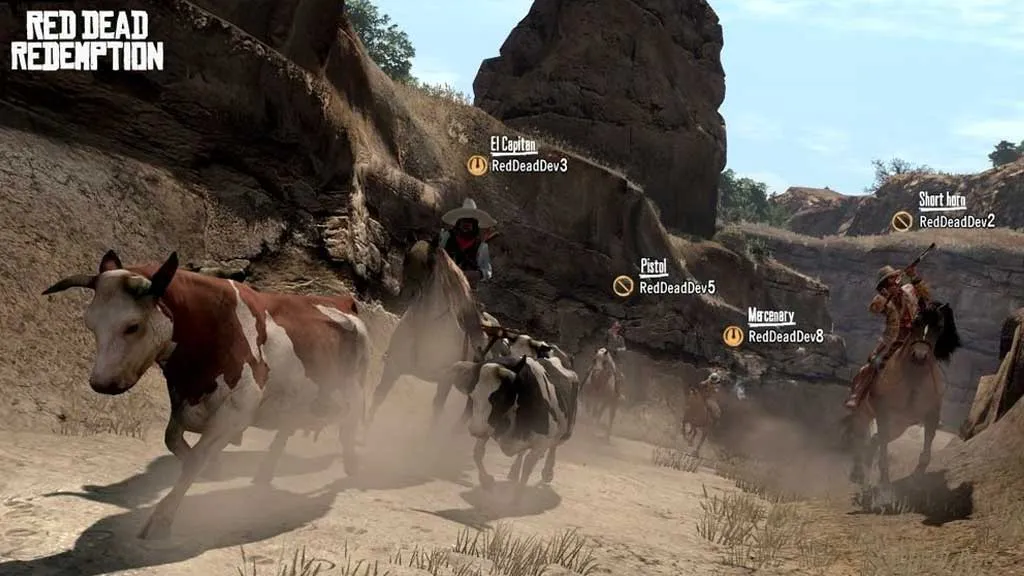Choose the RedDeadDev8 Mercenary name tag
This screenshot has width=1024, height=576.
[x=785, y=336]
